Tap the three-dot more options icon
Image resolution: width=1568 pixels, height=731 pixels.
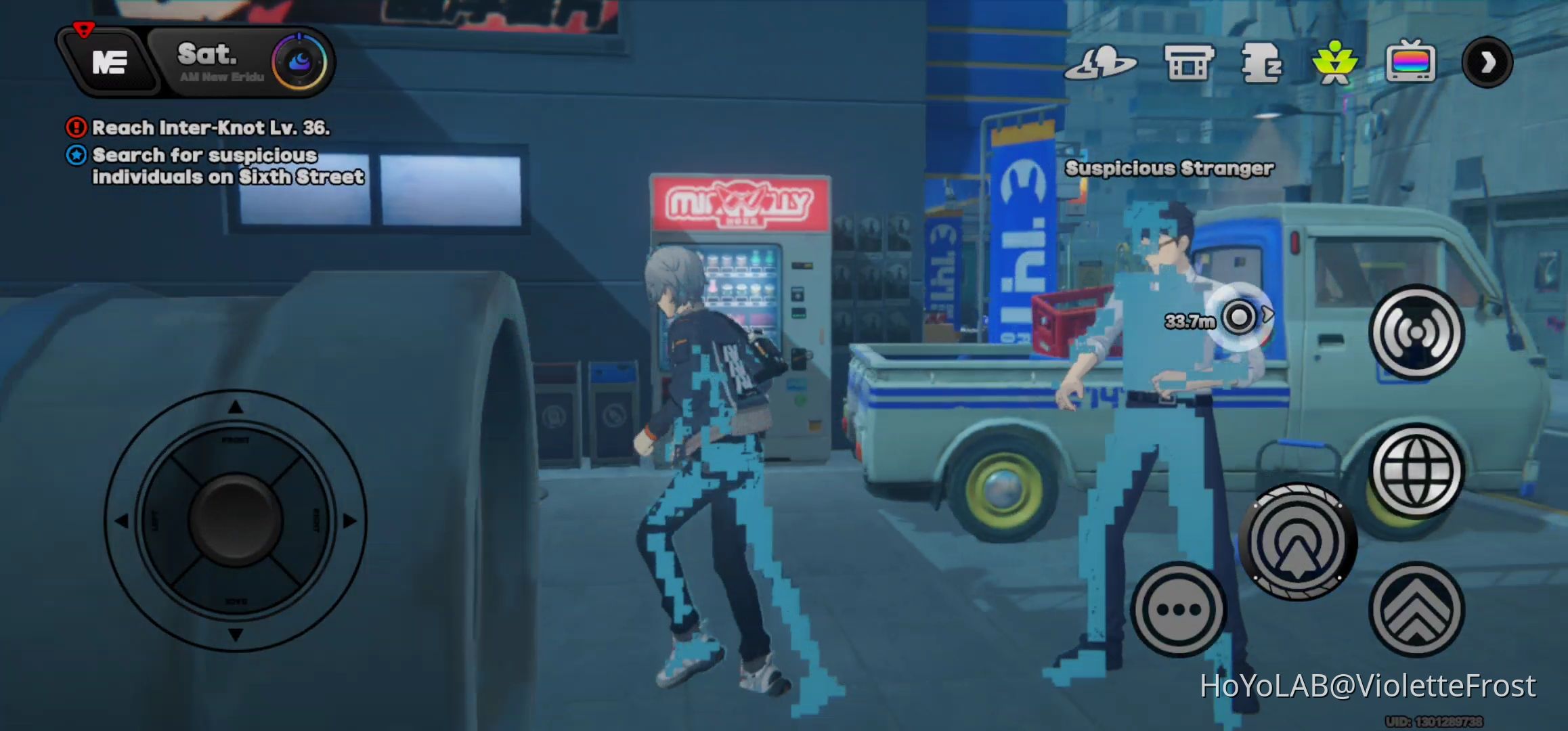(1178, 610)
